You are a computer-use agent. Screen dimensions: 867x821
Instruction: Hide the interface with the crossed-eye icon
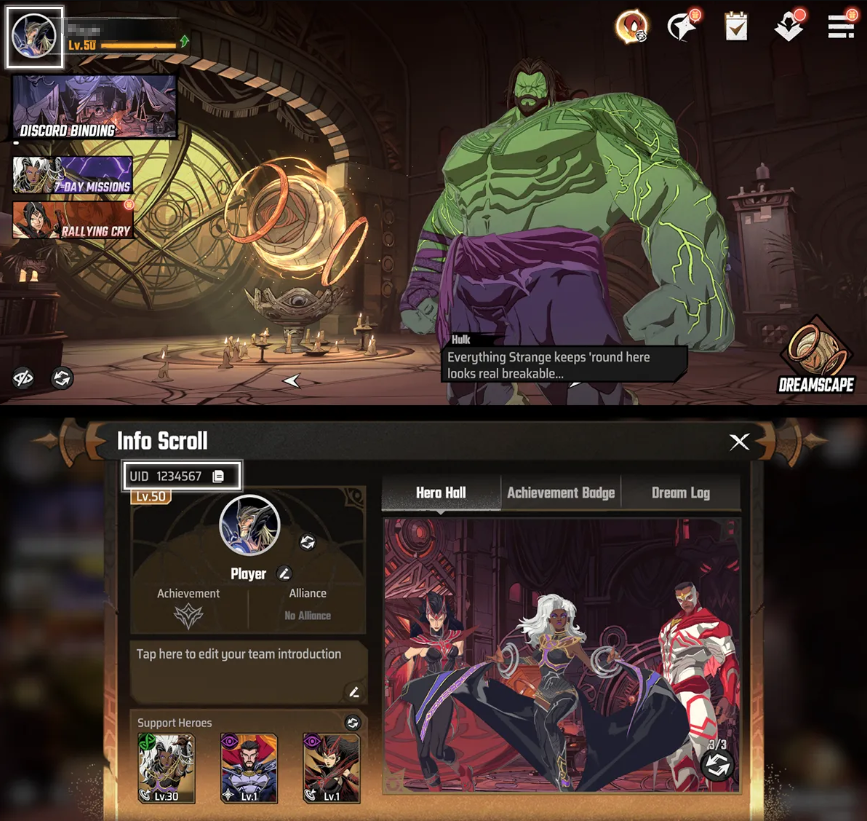tap(24, 379)
